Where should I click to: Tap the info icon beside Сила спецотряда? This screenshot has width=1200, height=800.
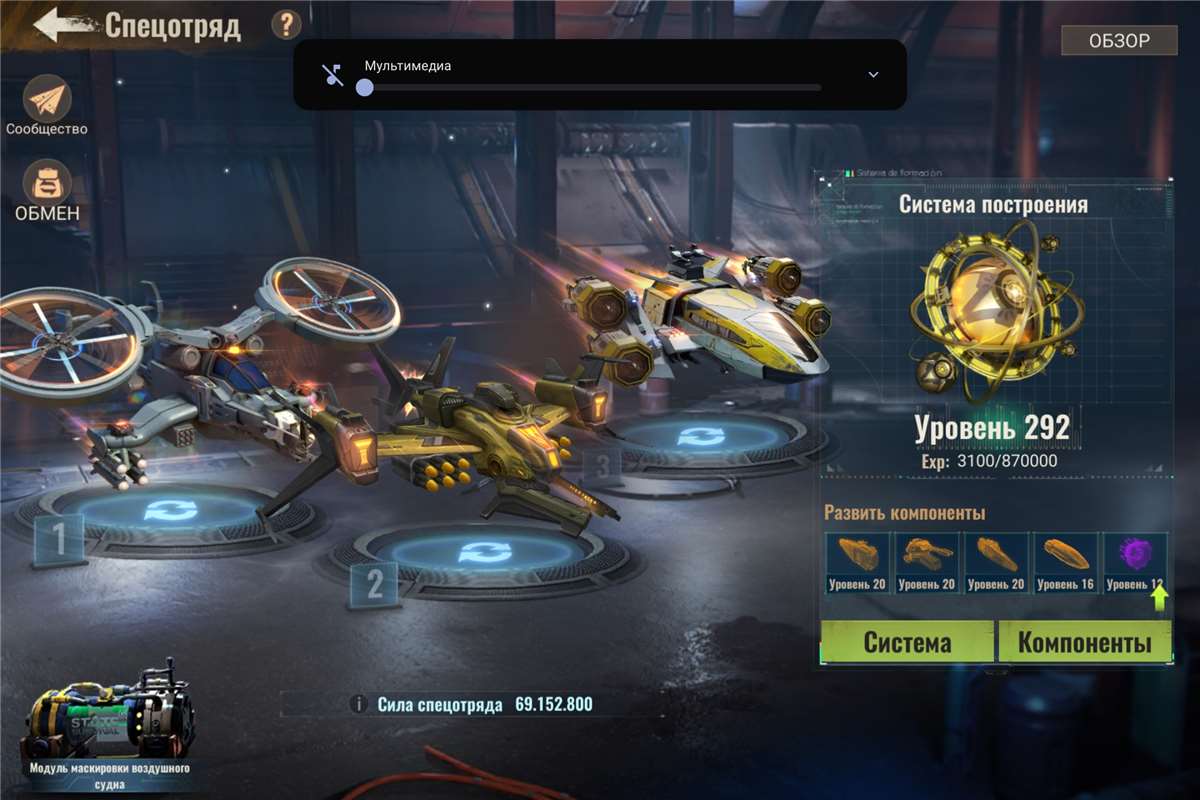pyautogui.click(x=359, y=705)
